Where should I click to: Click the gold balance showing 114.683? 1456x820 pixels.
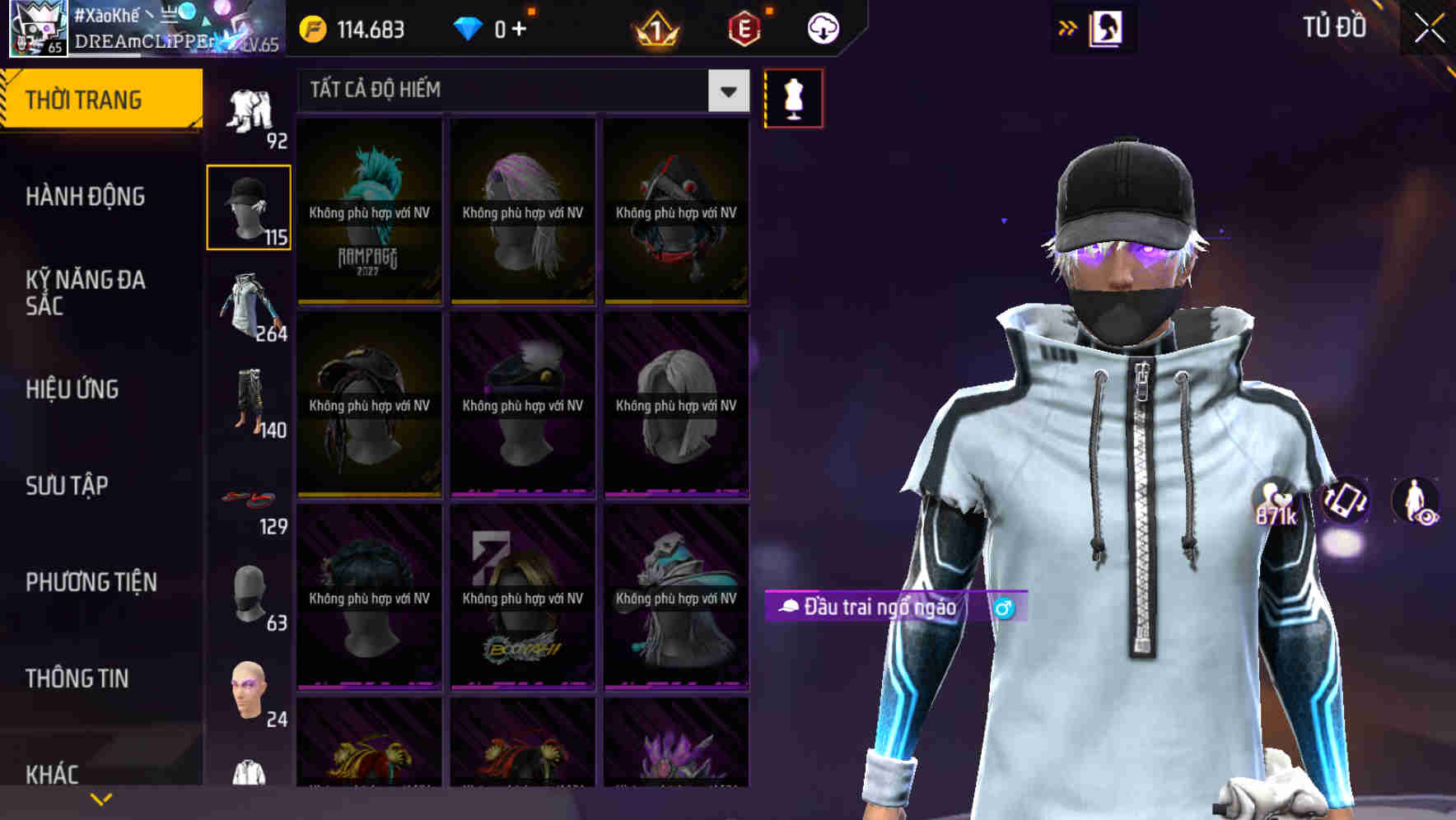point(360,27)
